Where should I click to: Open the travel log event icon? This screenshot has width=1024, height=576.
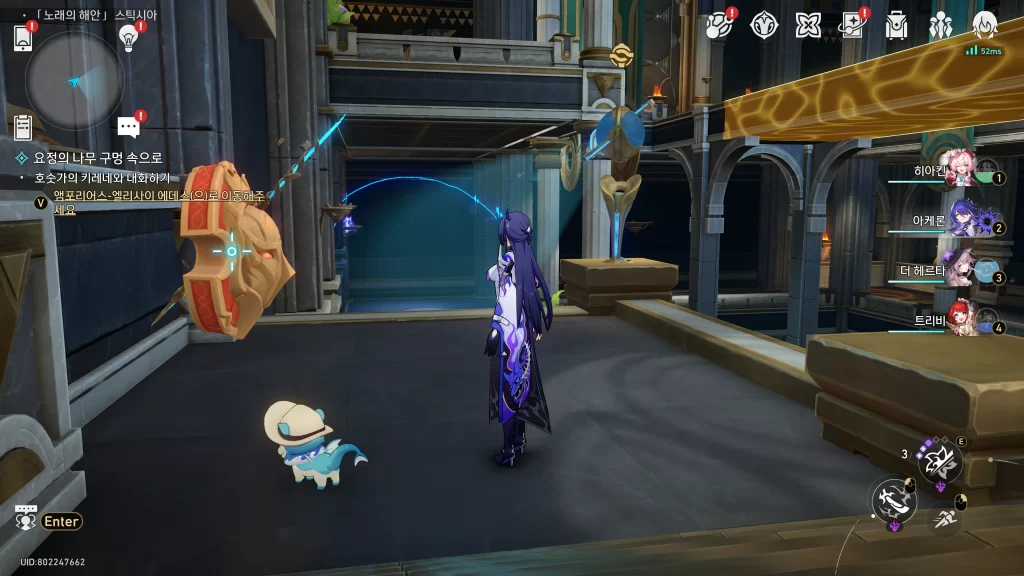[719, 25]
